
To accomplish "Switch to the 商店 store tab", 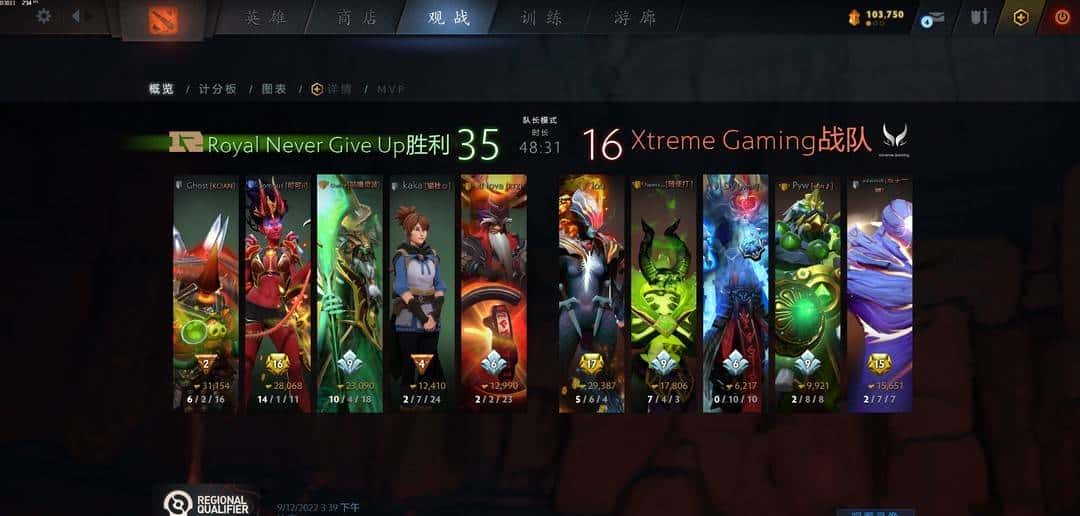I will pos(357,18).
